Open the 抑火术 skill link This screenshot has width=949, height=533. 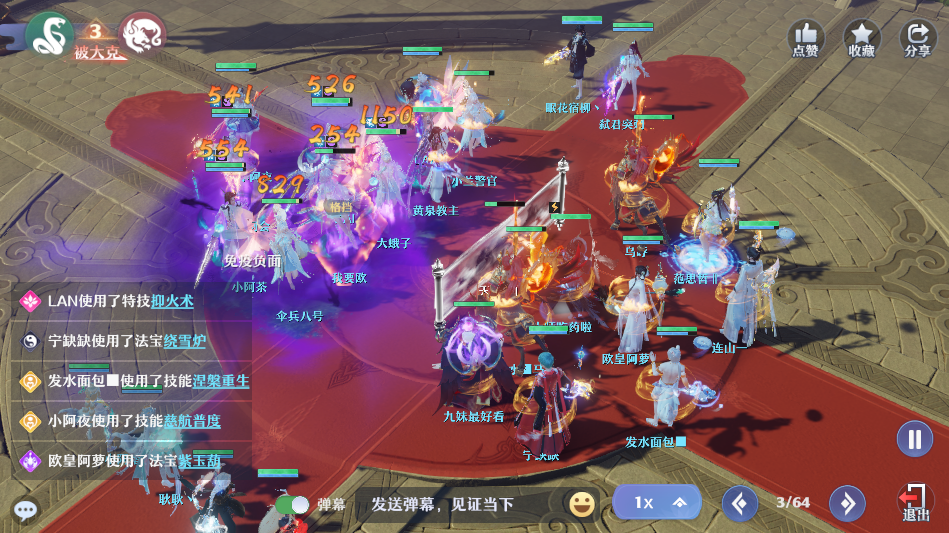pos(172,301)
